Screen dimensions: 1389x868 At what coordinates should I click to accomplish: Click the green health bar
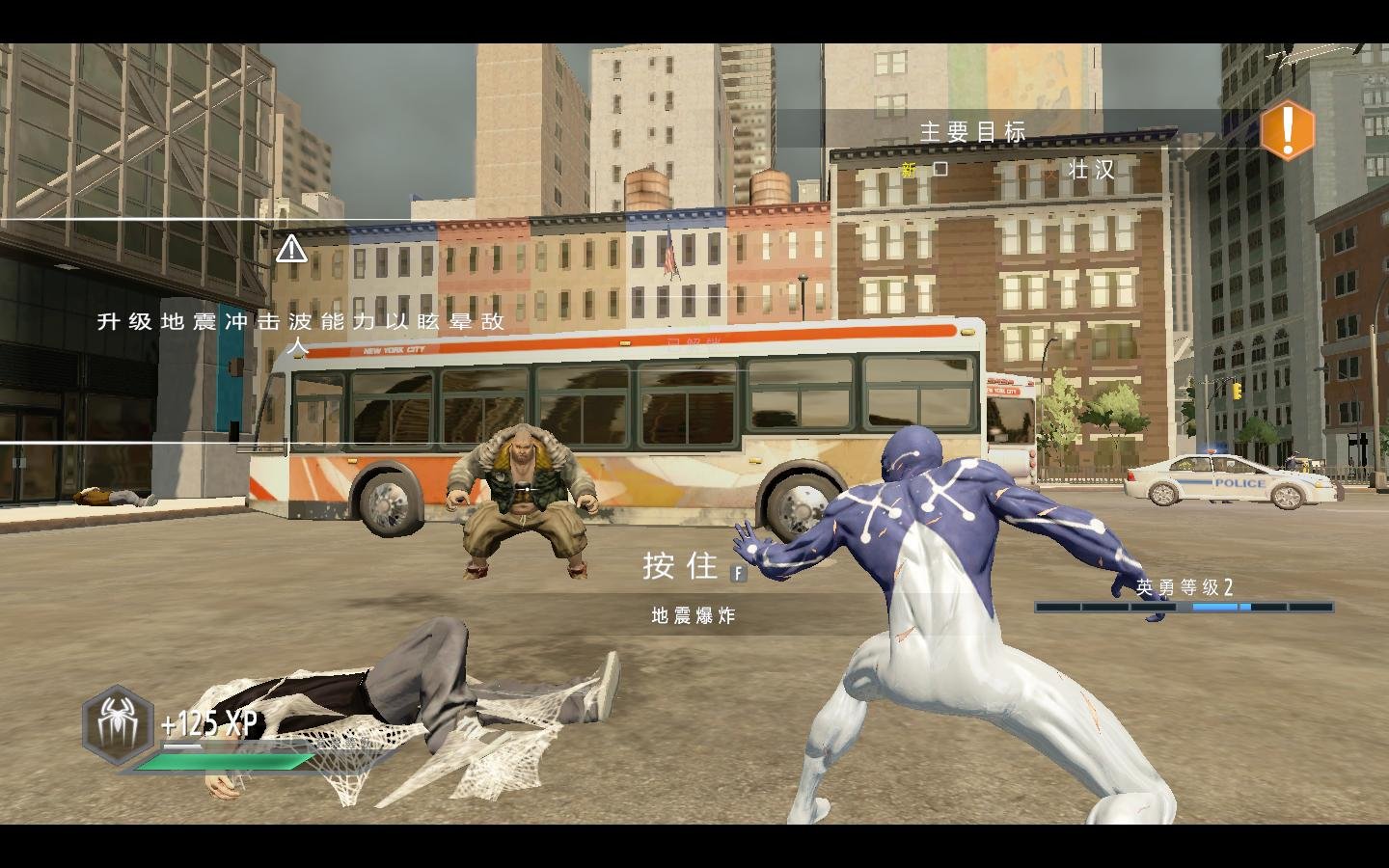(227, 761)
